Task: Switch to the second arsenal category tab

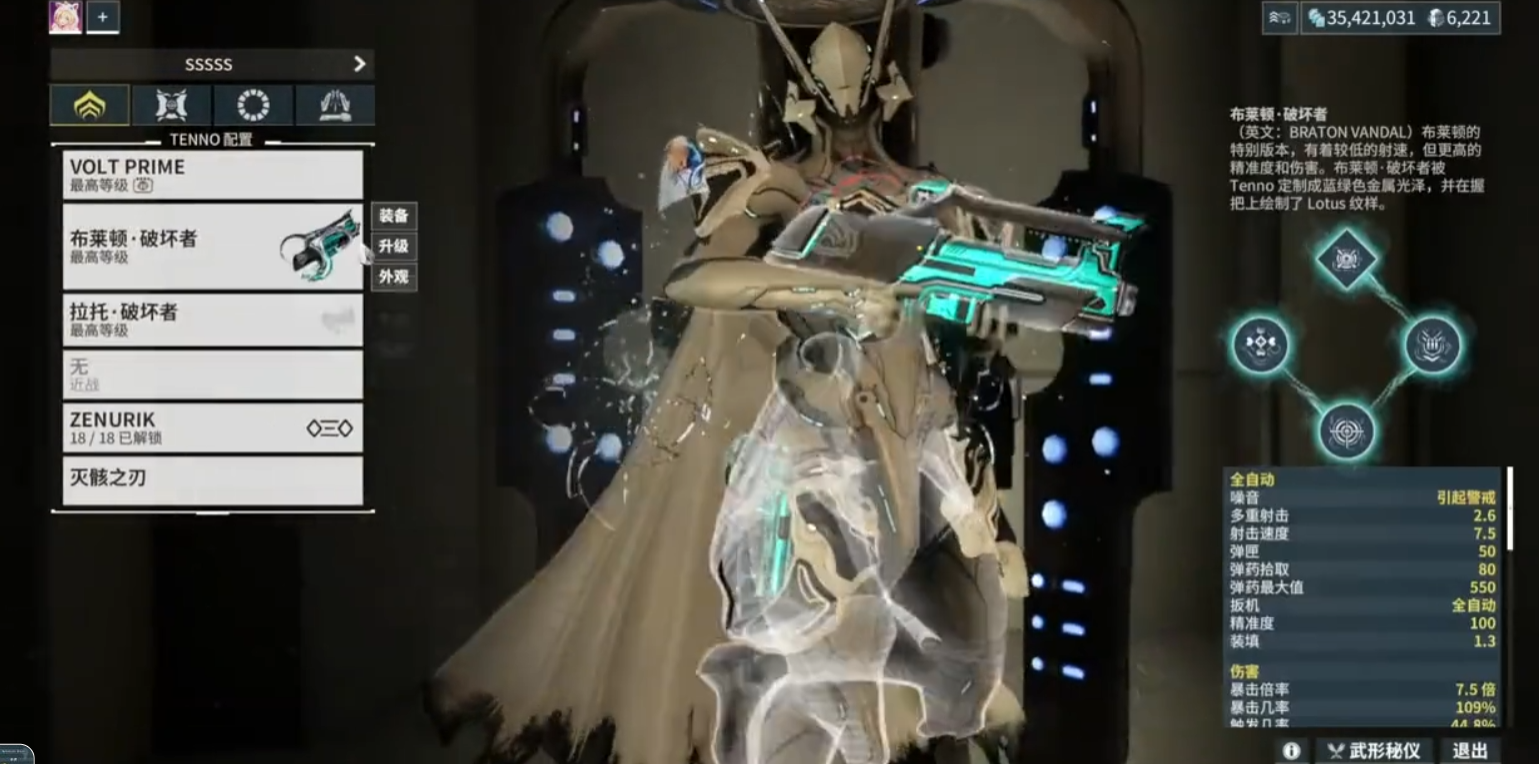Action: point(172,104)
